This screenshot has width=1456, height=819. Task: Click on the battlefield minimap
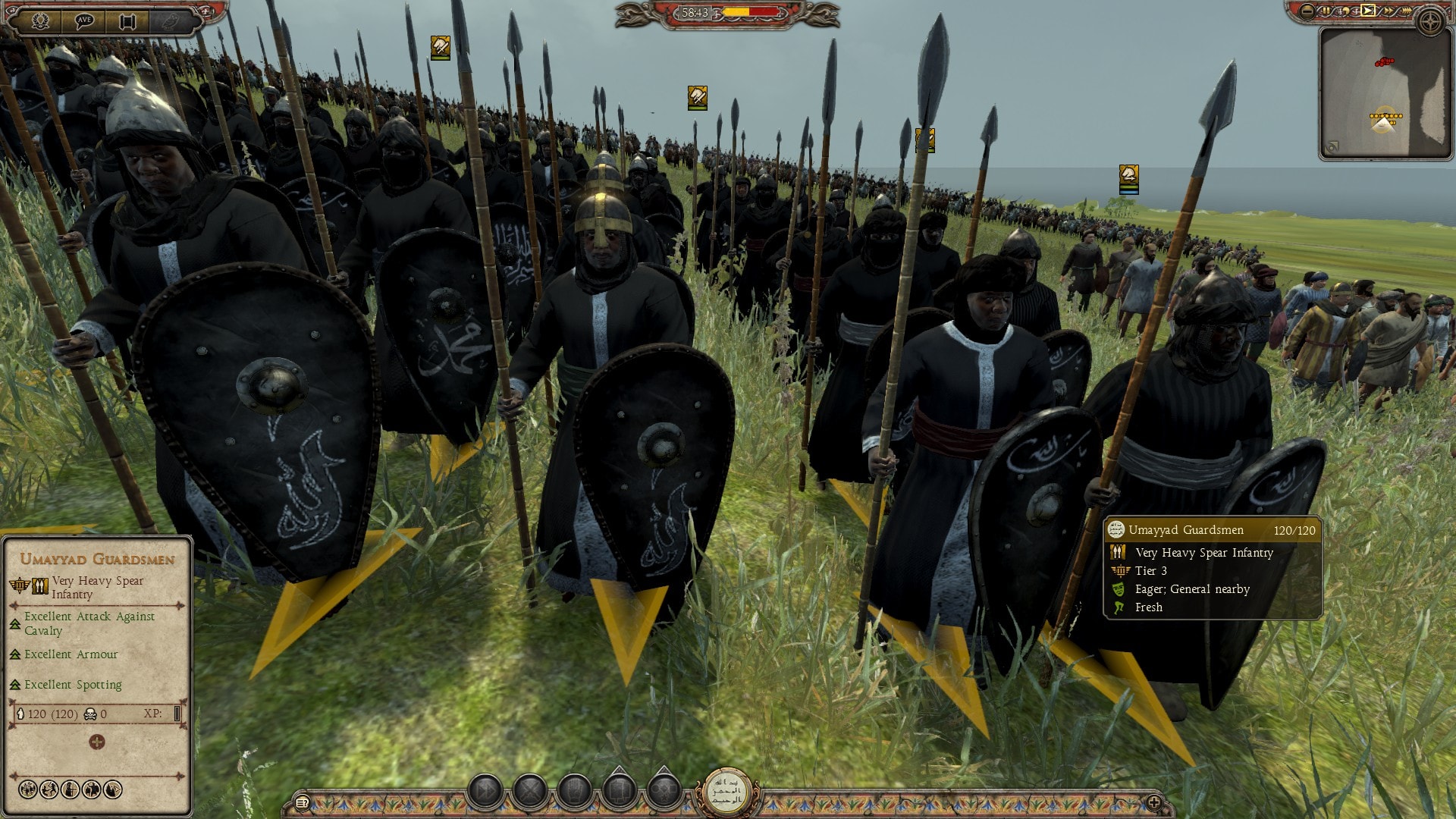(x=1385, y=93)
